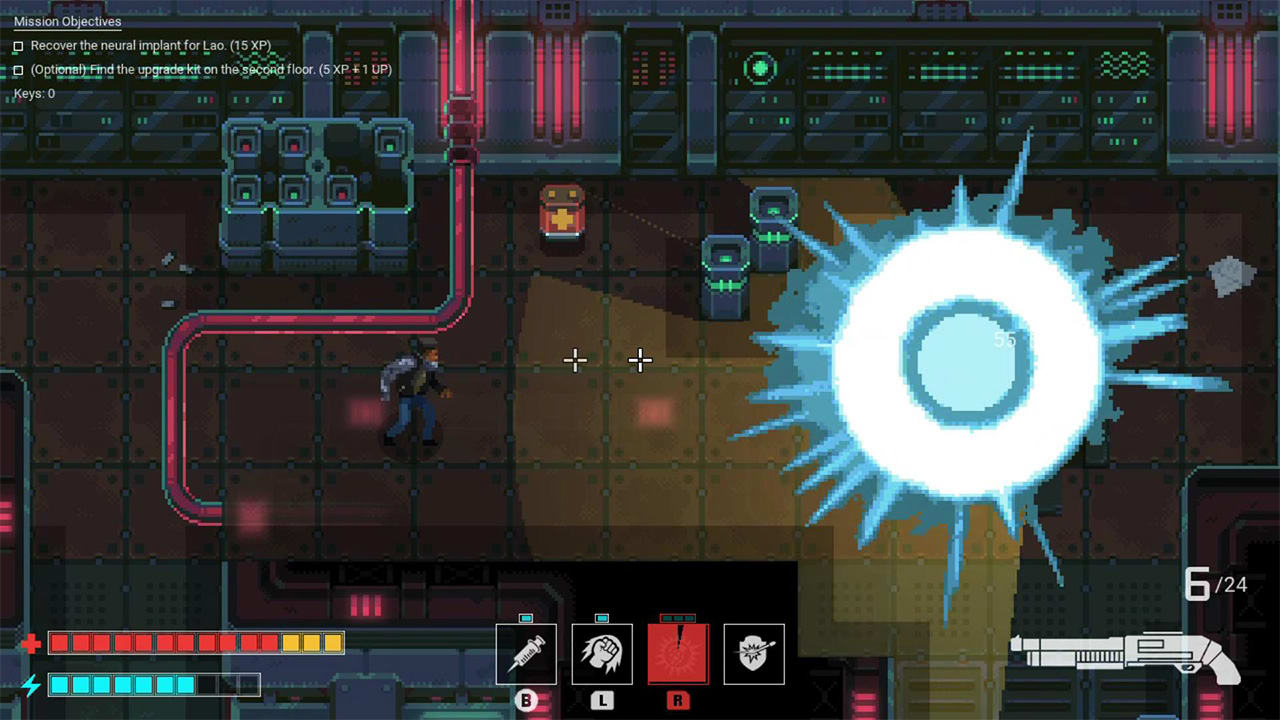Click the Keys: 0 label

[x=33, y=93]
